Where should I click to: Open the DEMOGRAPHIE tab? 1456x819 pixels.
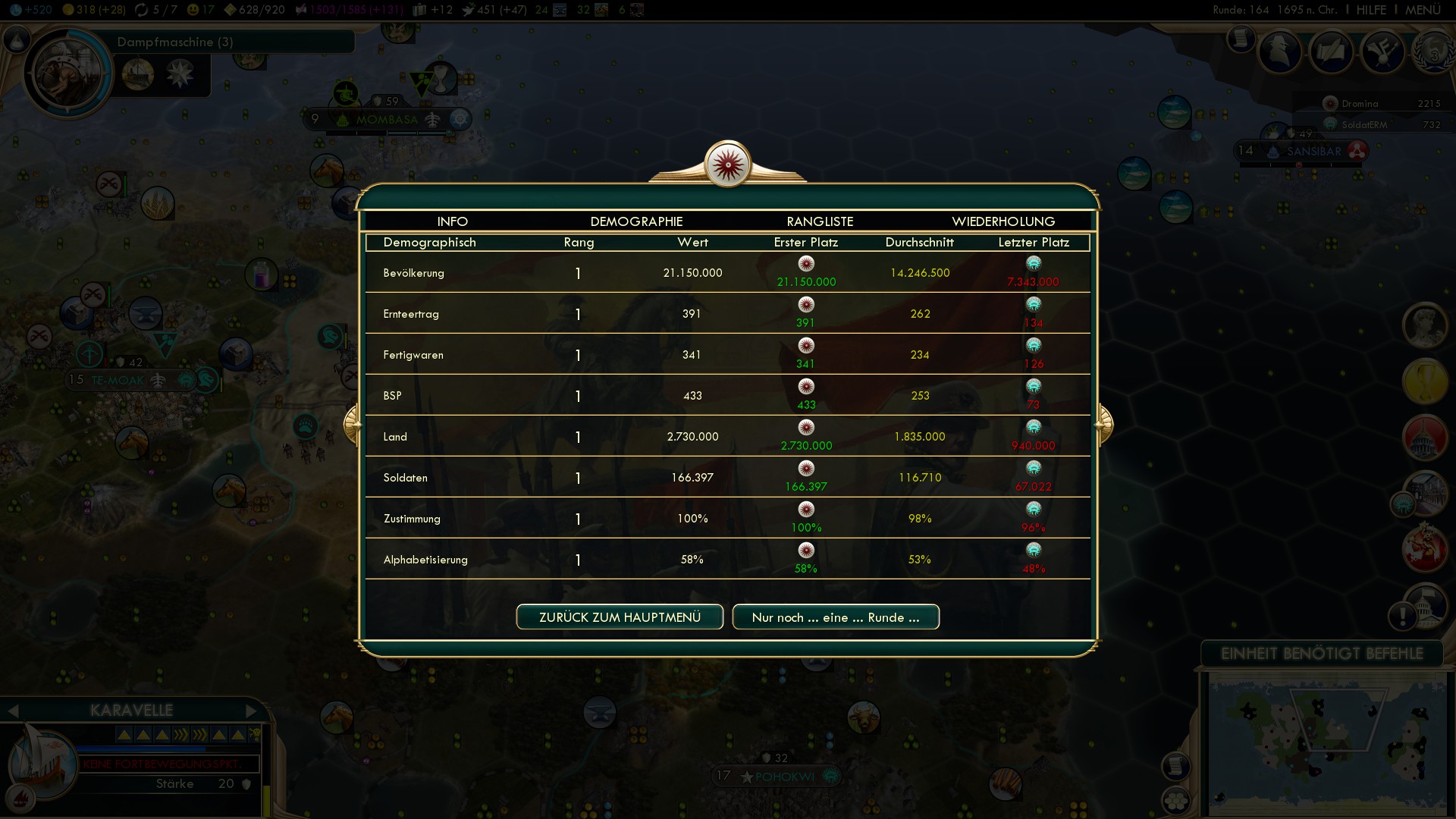(x=636, y=221)
